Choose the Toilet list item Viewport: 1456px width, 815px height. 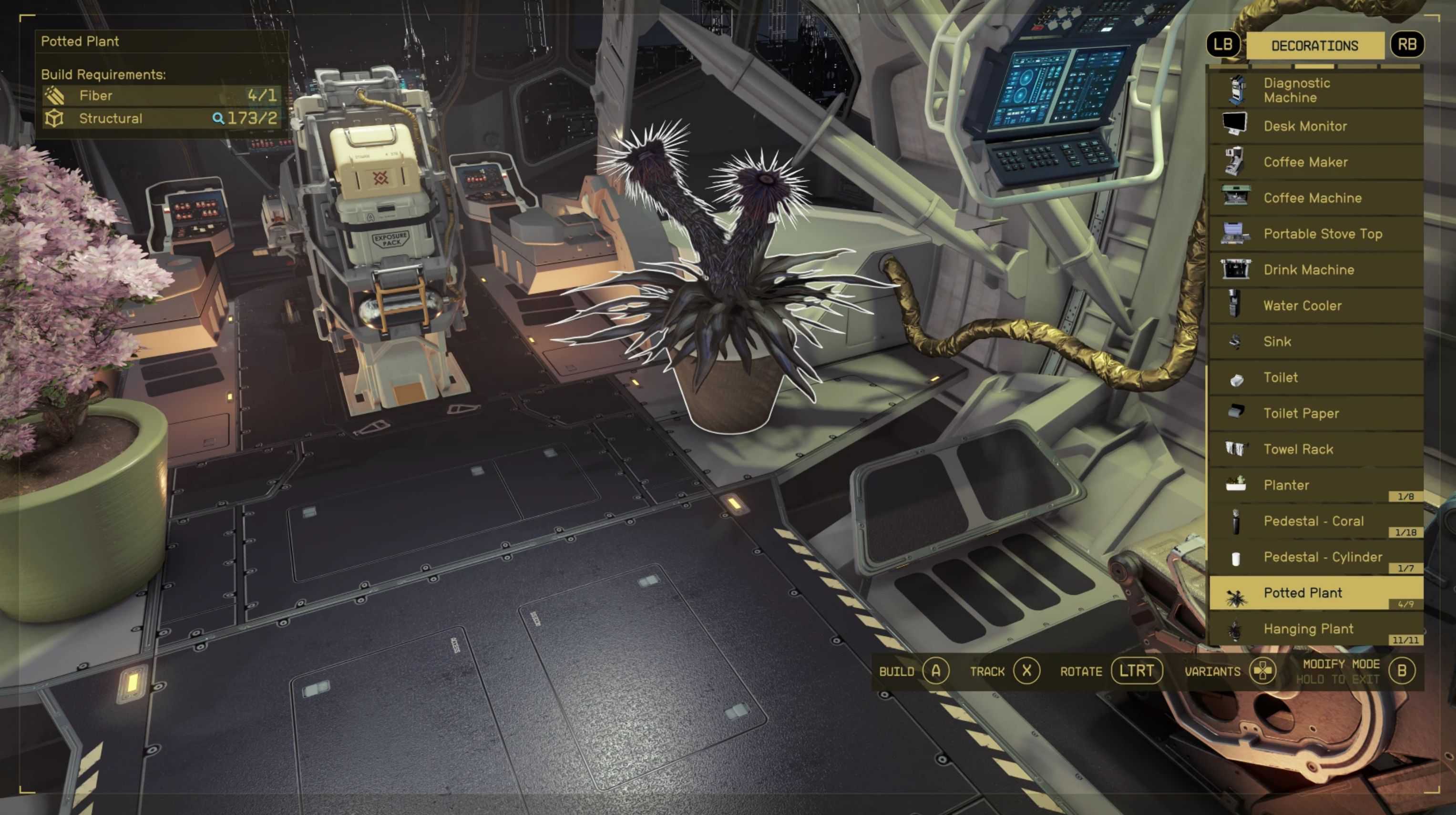(1315, 377)
